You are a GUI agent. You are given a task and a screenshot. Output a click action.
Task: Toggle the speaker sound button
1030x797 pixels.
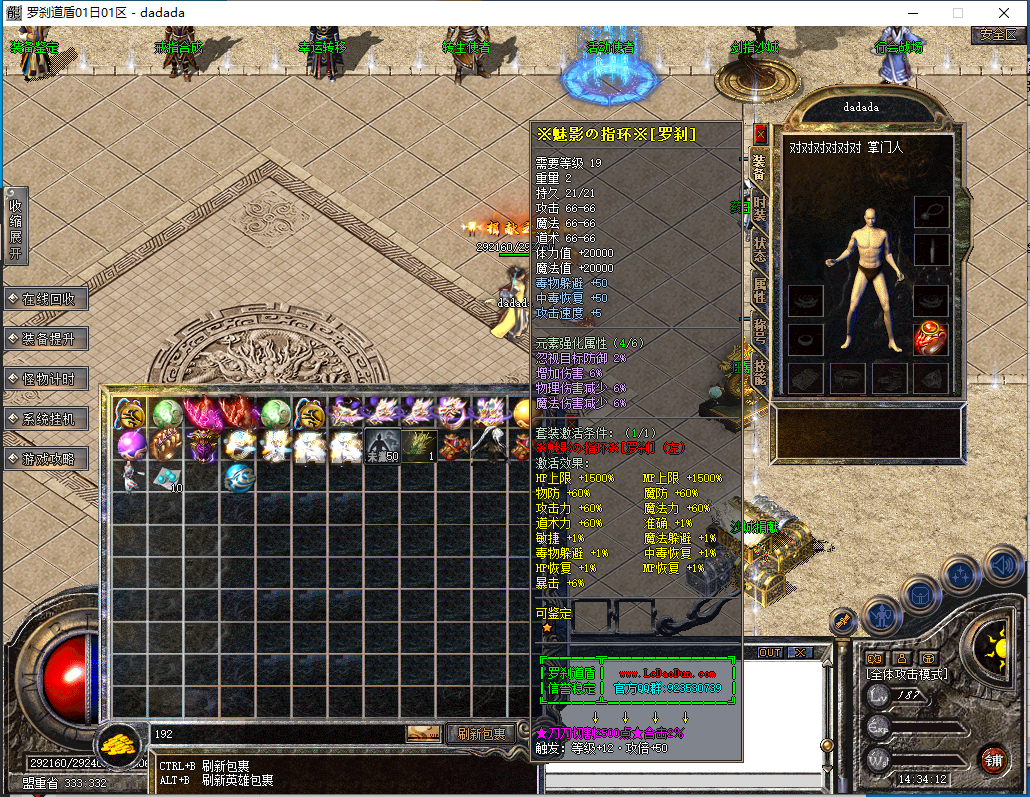pyautogui.click(x=1002, y=566)
